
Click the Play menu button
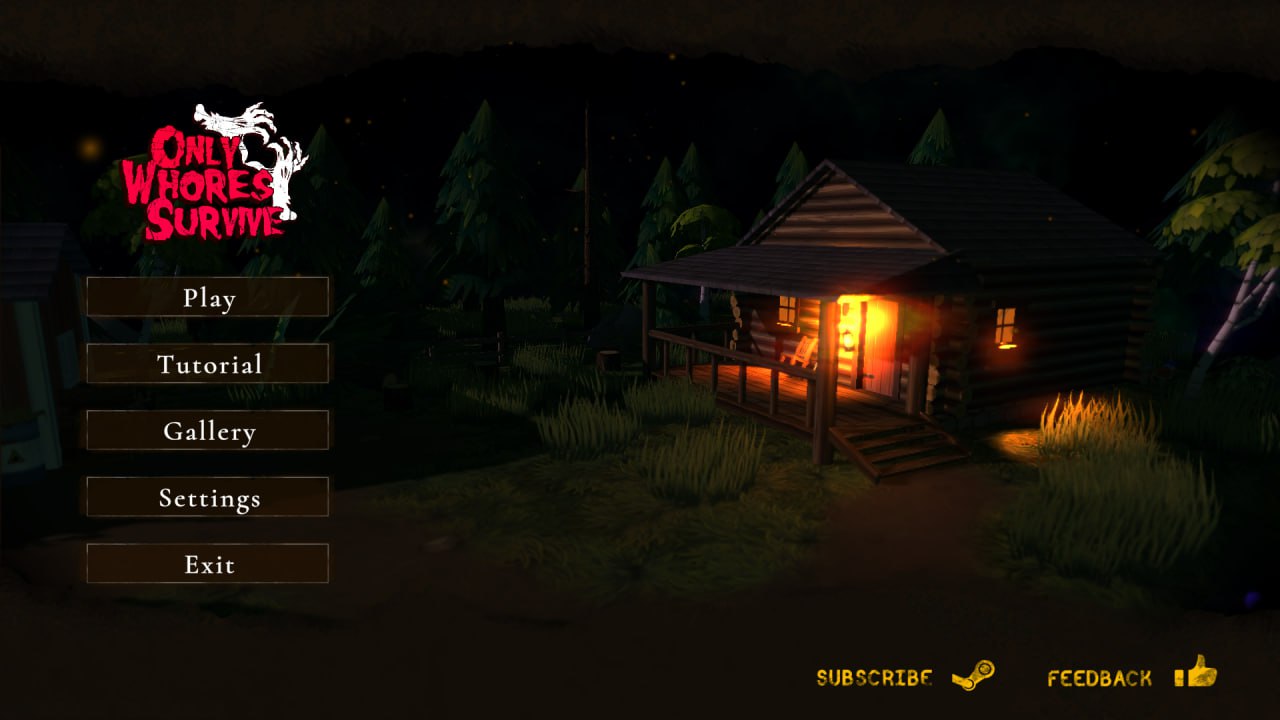pos(208,297)
